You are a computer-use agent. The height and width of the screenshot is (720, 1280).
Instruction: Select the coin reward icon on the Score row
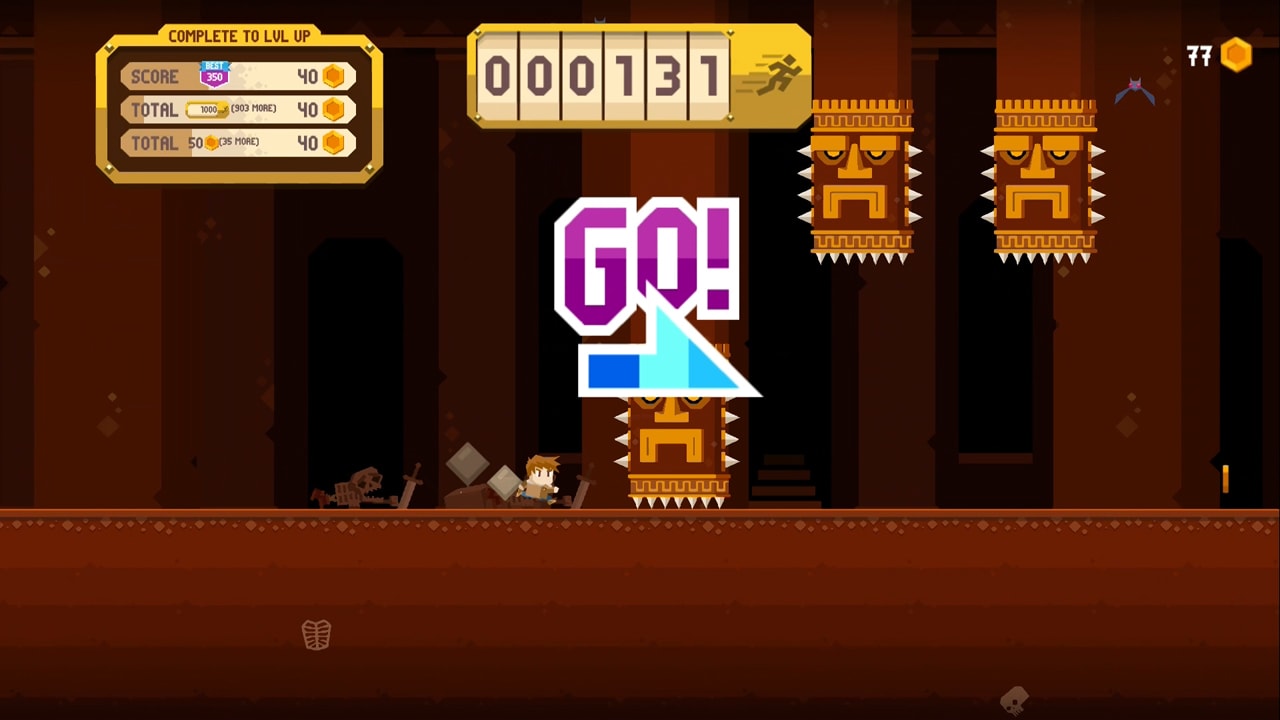click(x=333, y=76)
